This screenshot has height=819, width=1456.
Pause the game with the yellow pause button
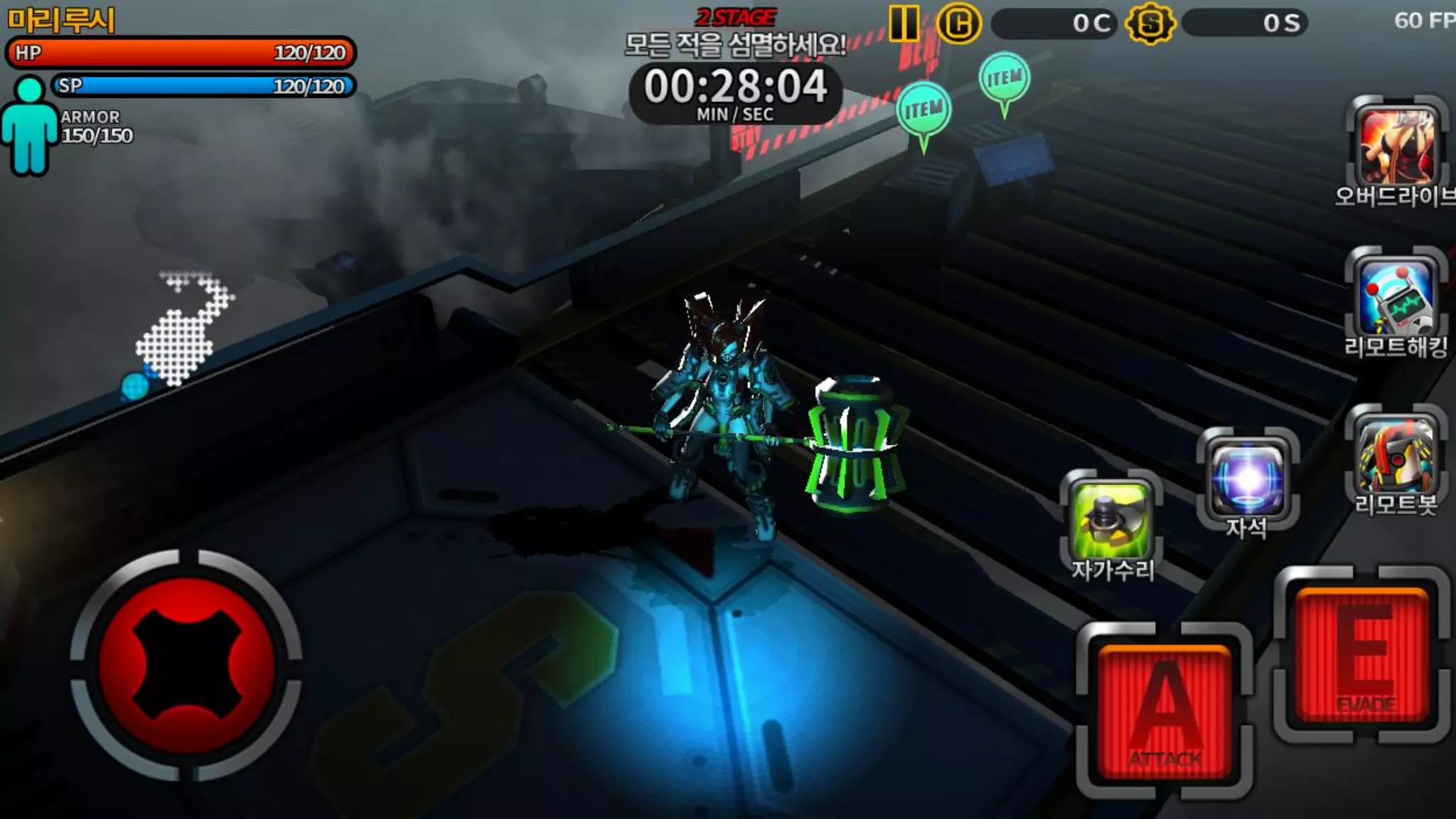(904, 23)
